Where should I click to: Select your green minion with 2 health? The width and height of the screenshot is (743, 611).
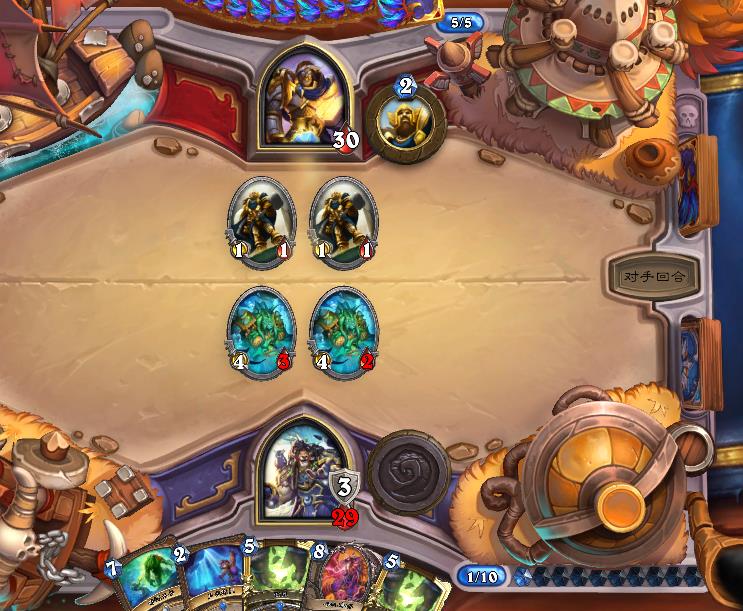(x=343, y=329)
